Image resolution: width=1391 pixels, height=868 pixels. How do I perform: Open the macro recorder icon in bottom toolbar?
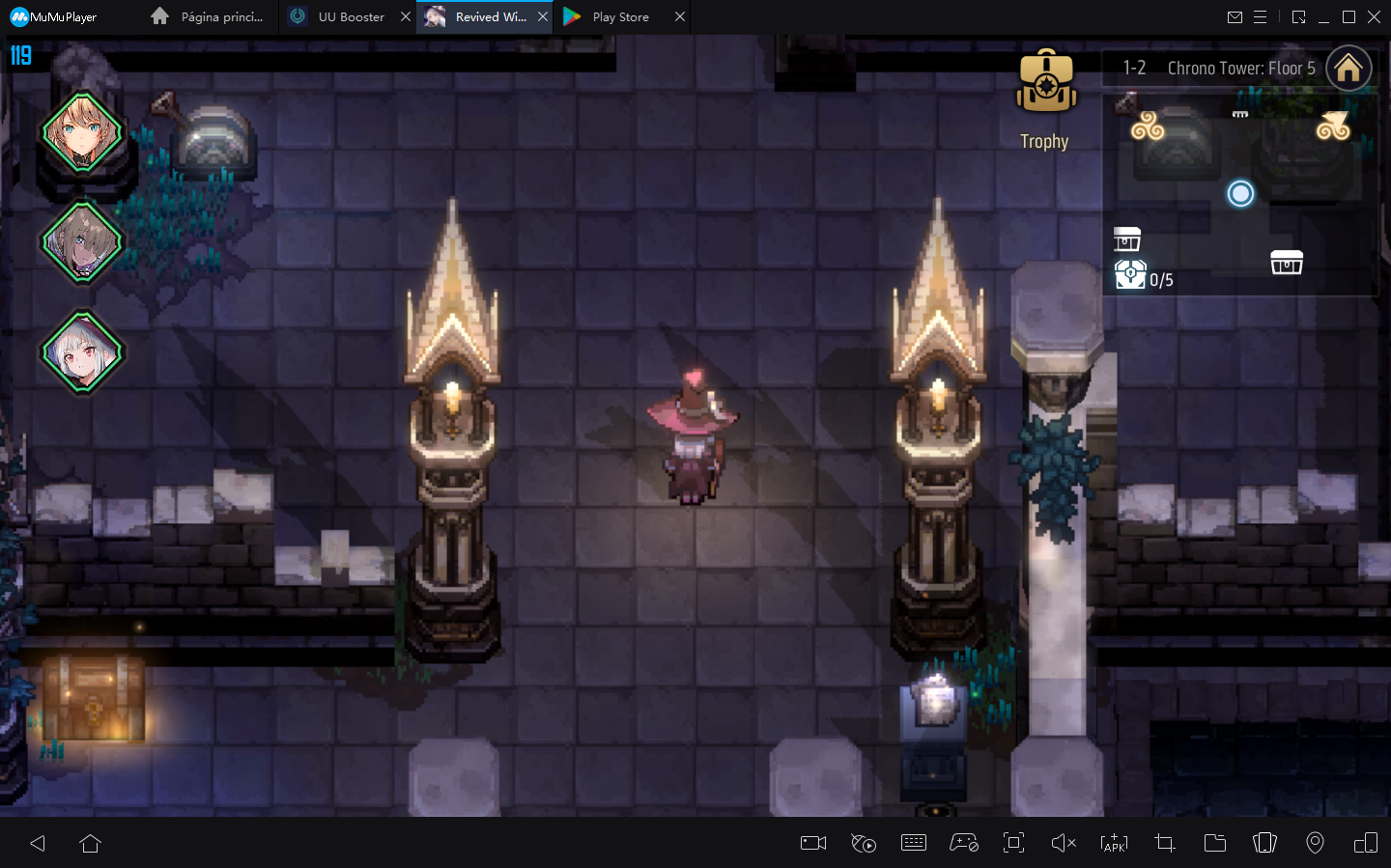[864, 843]
